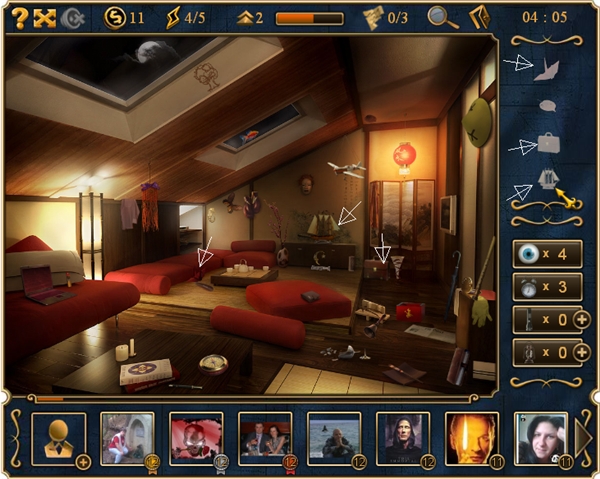Select the paper plane silhouette in item list
Screen dimensions: 600x479
pyautogui.click(x=546, y=68)
